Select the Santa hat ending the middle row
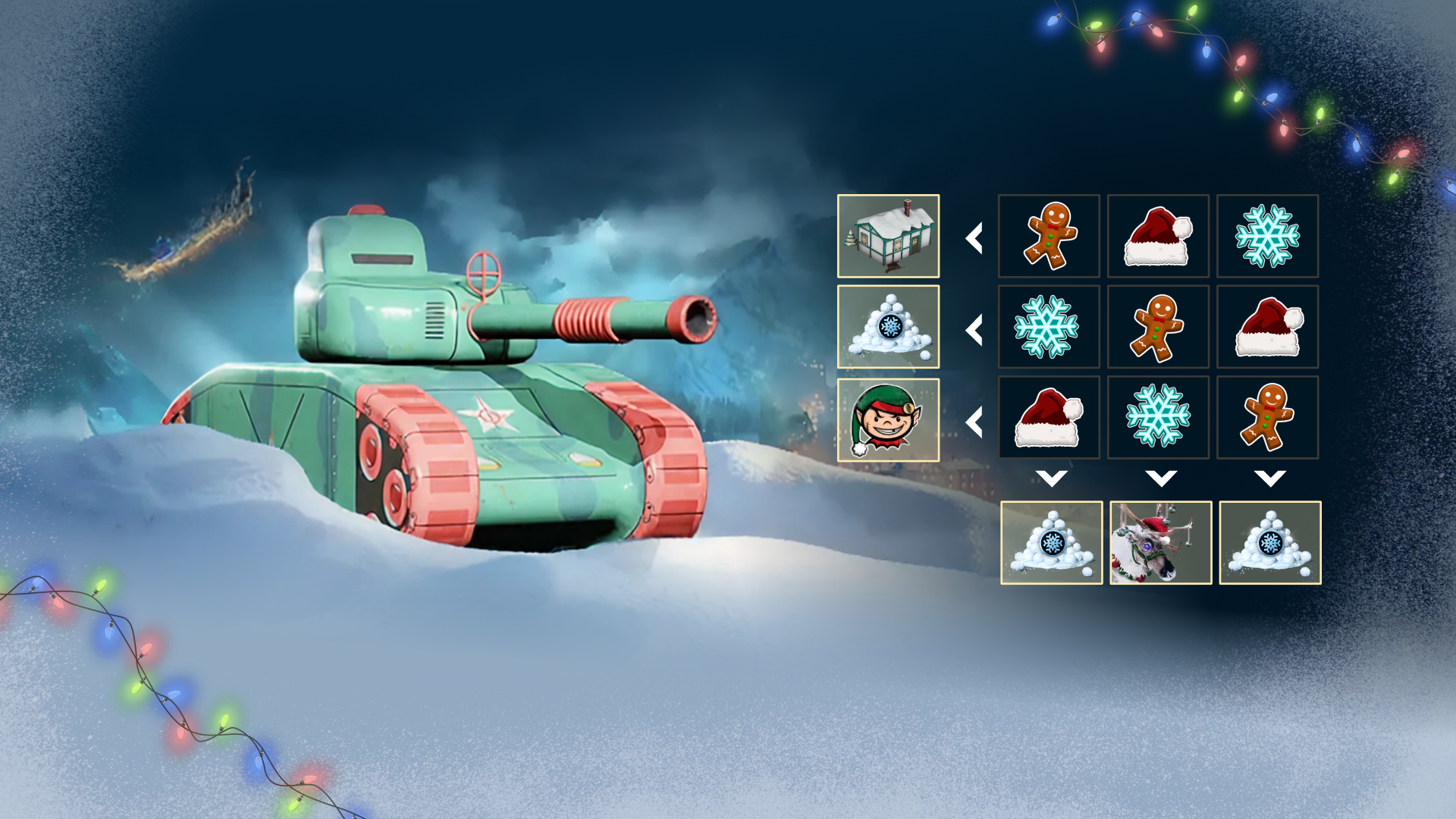 pyautogui.click(x=1268, y=327)
